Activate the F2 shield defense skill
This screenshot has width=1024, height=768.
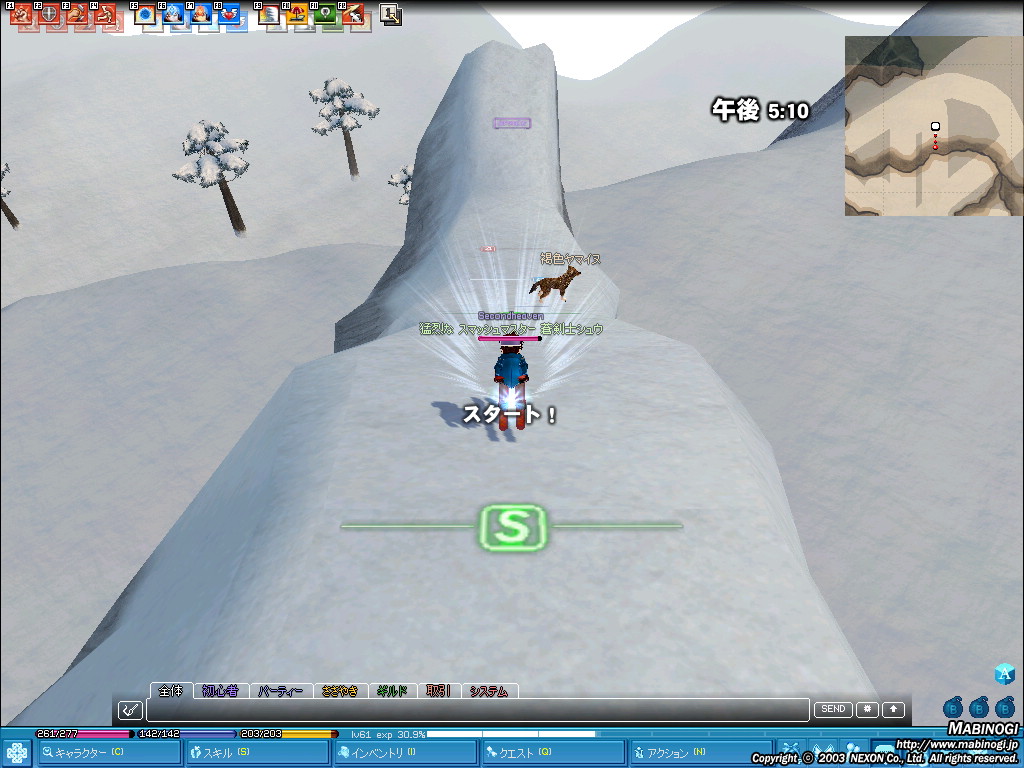49,15
